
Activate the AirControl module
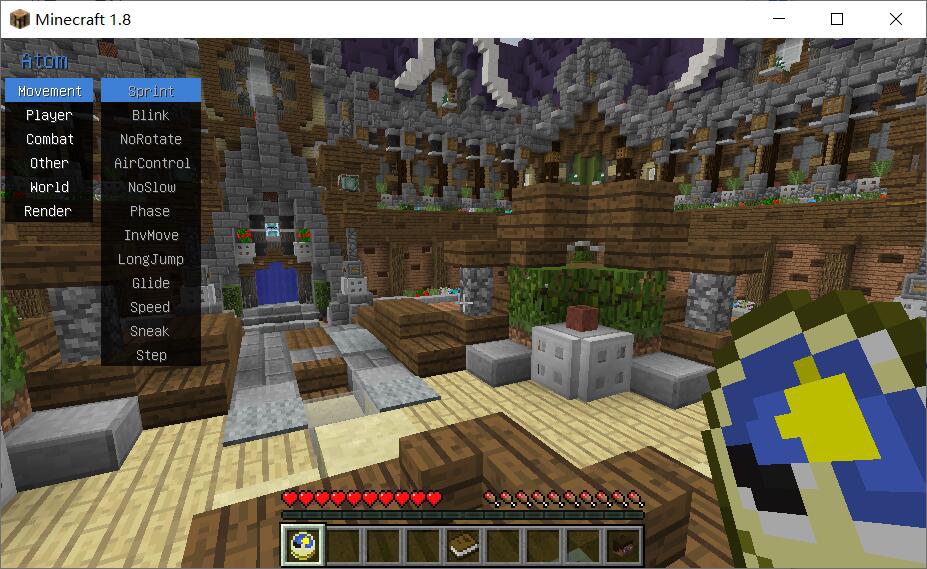[x=151, y=163]
